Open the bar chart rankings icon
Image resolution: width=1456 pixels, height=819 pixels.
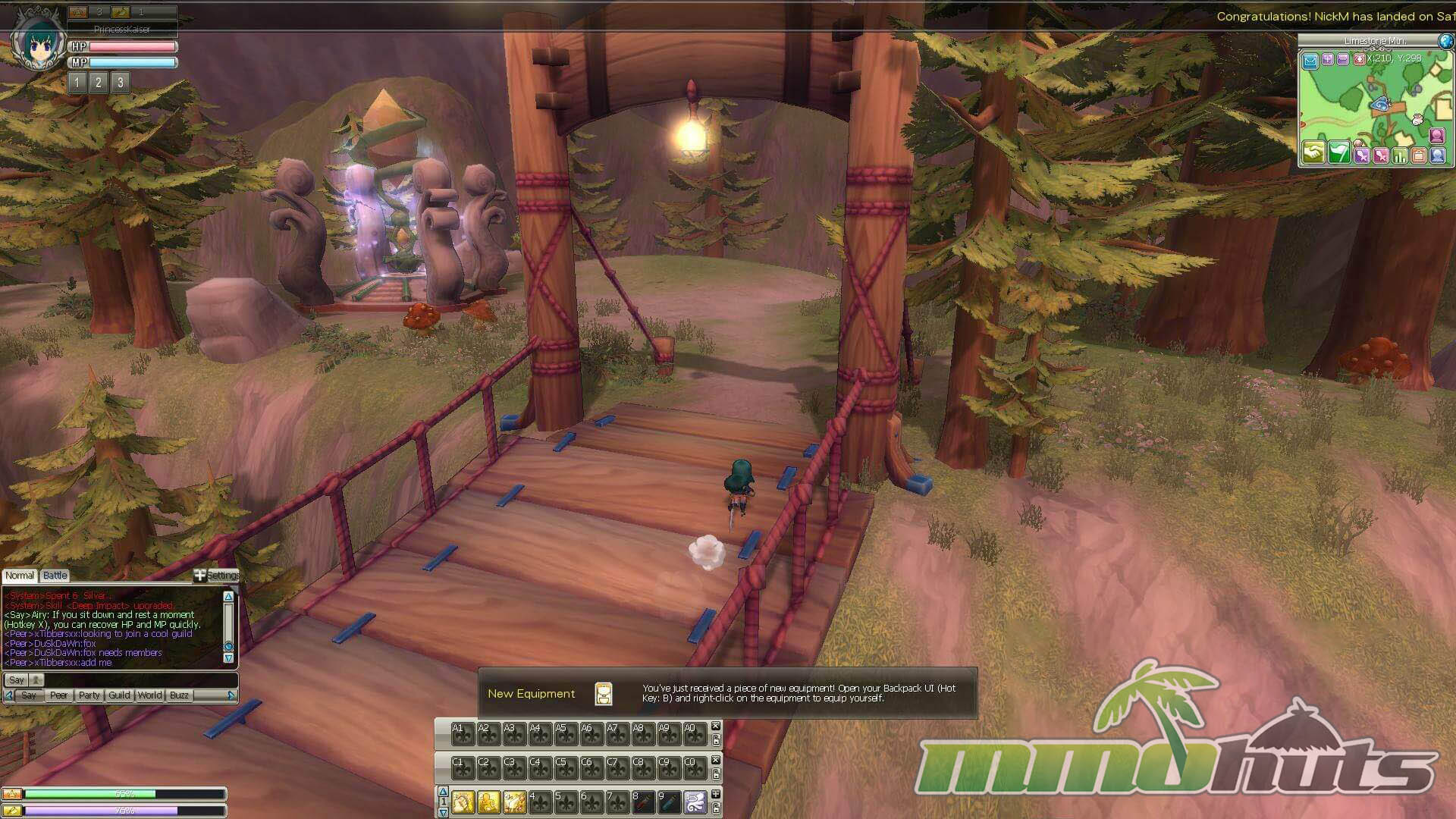coord(1399,156)
